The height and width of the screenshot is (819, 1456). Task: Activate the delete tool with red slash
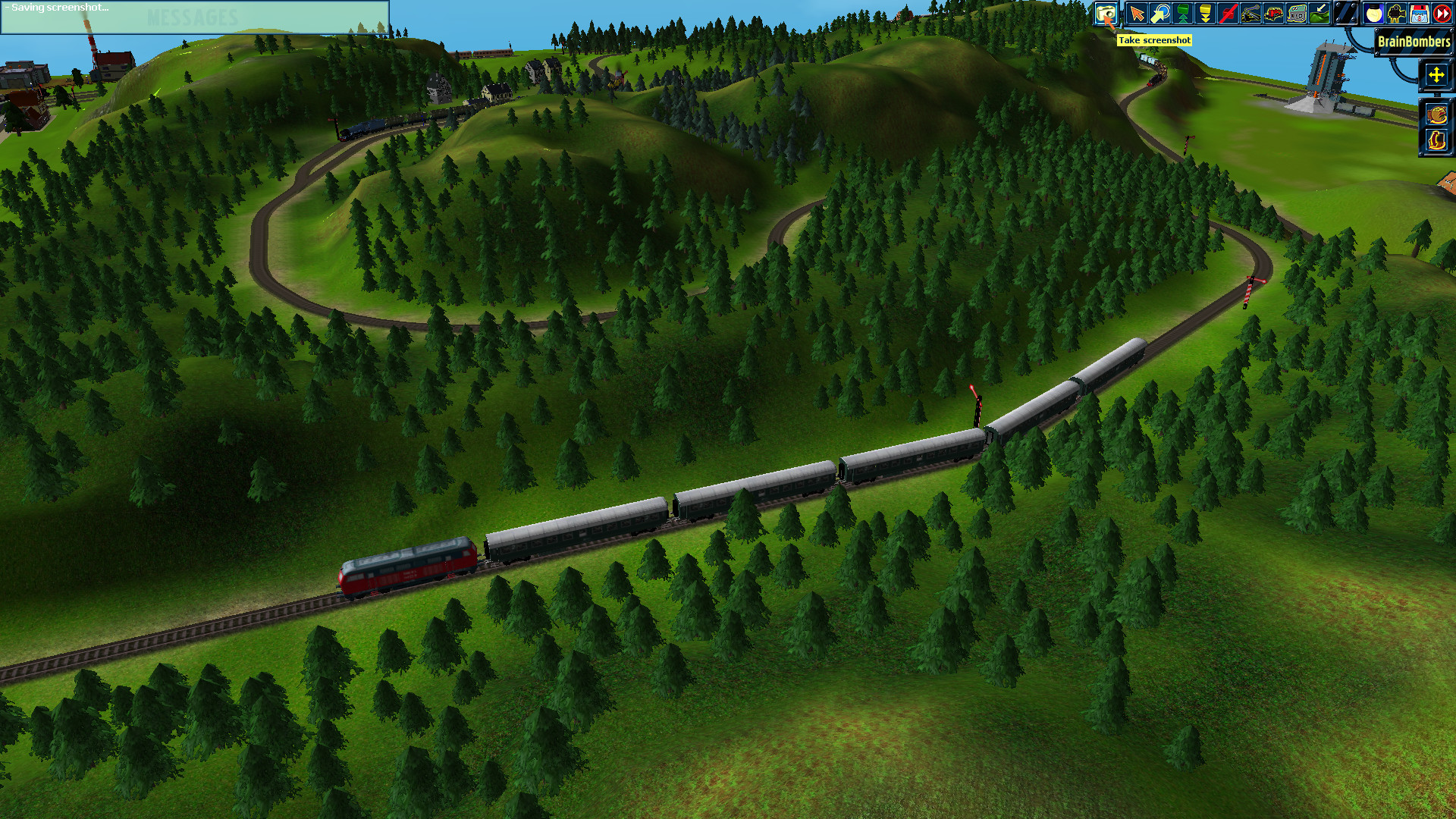coord(1227,13)
